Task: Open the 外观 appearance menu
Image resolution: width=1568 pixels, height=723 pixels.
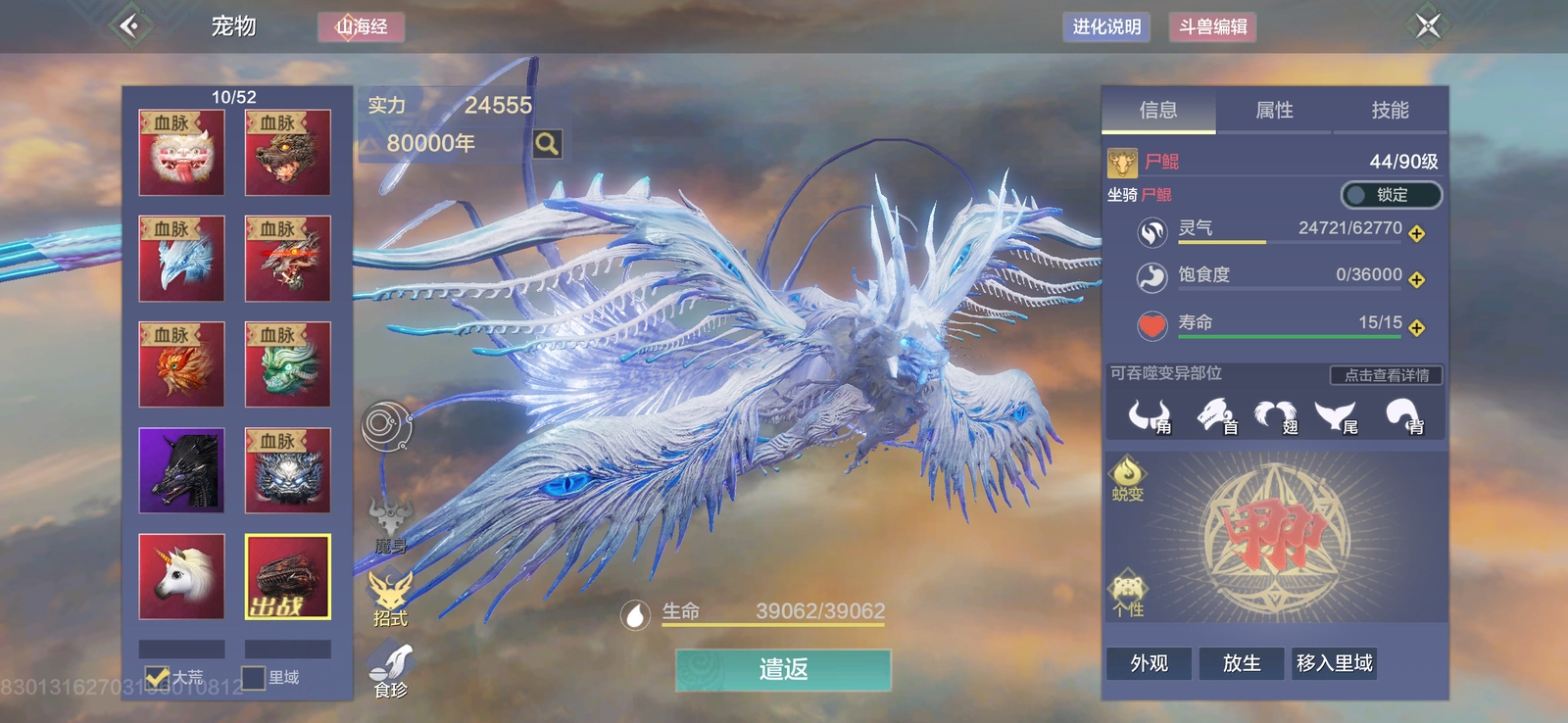Action: coord(1149,663)
